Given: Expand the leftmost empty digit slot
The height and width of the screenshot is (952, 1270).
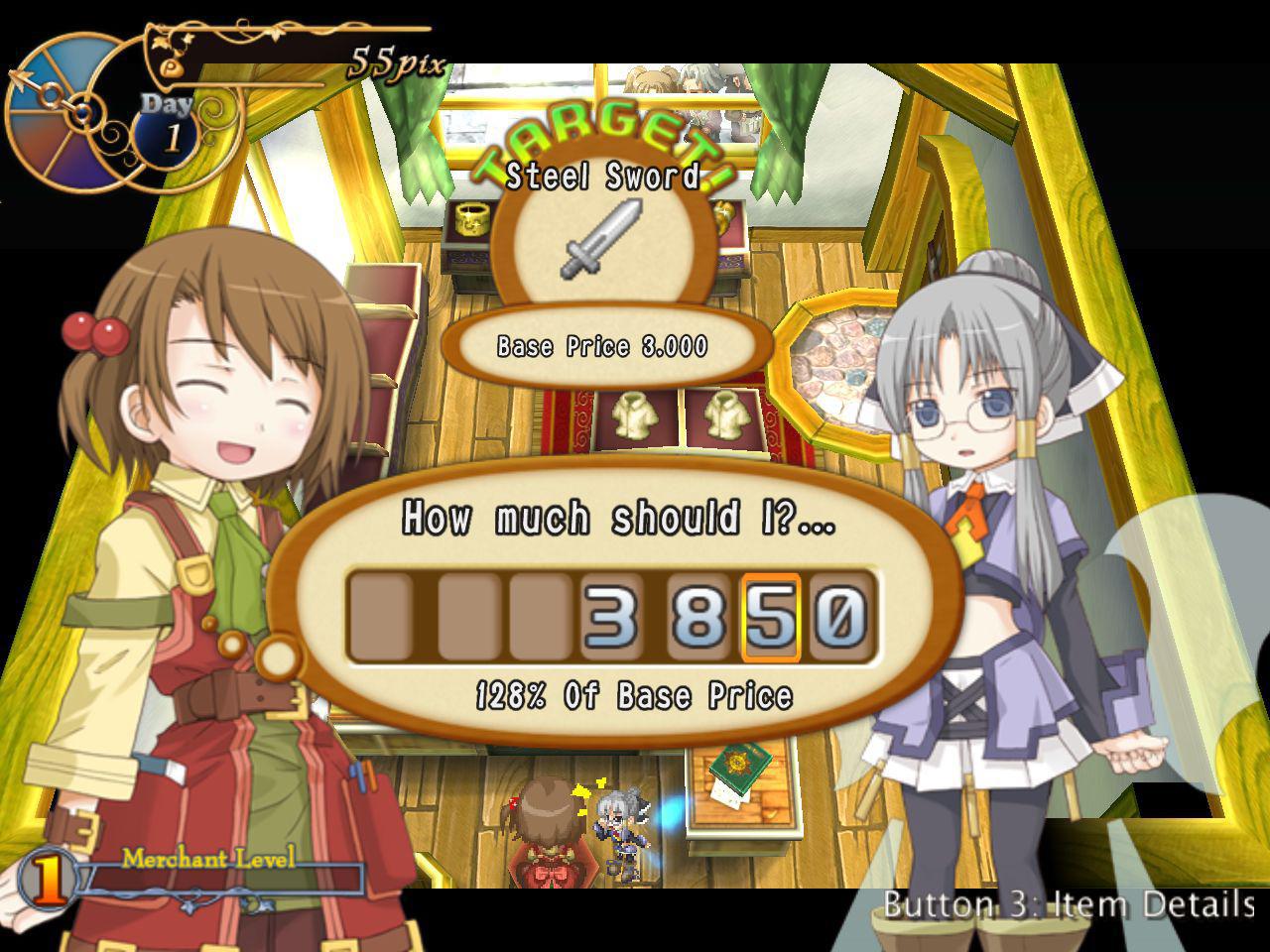Looking at the screenshot, I should click(380, 615).
